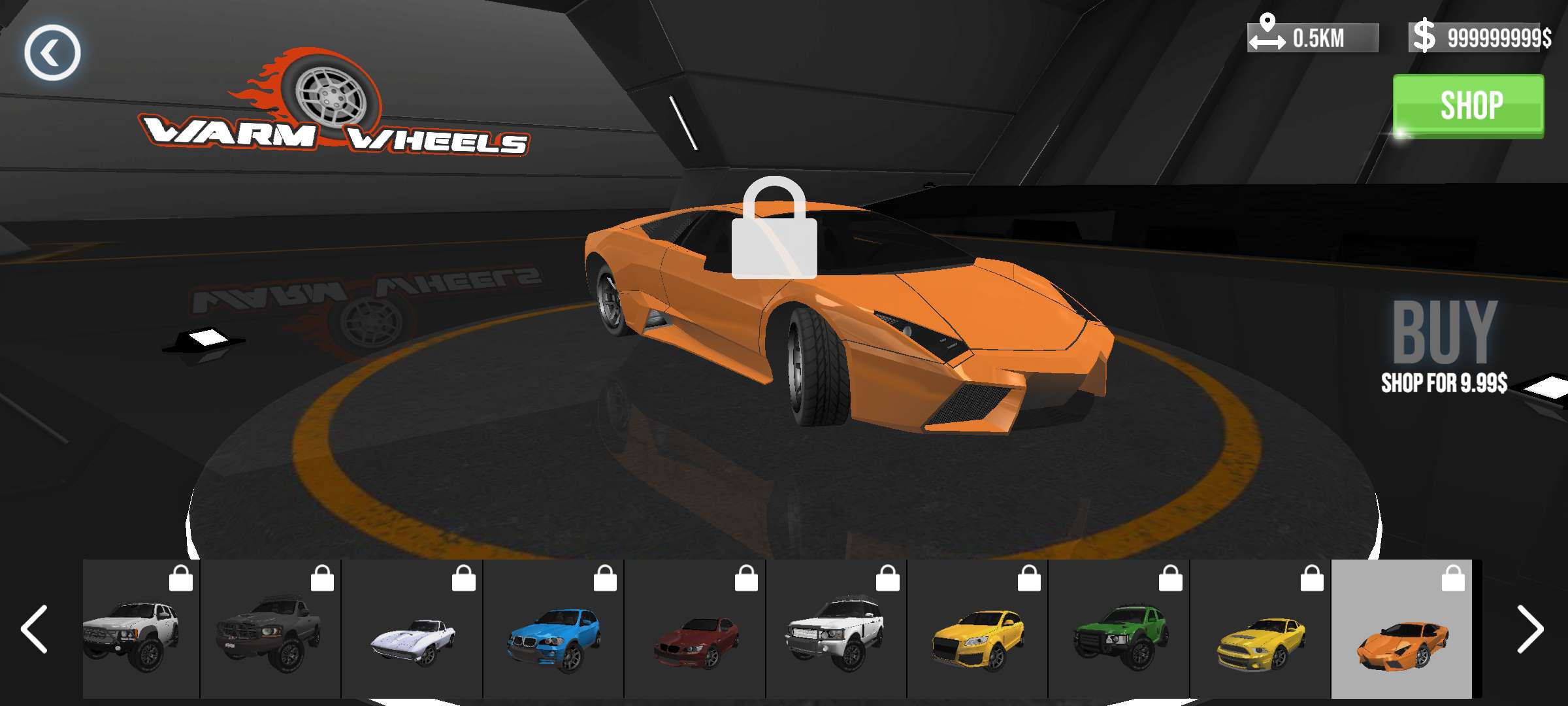
Task: Open the green SHOP button
Action: tap(1468, 106)
